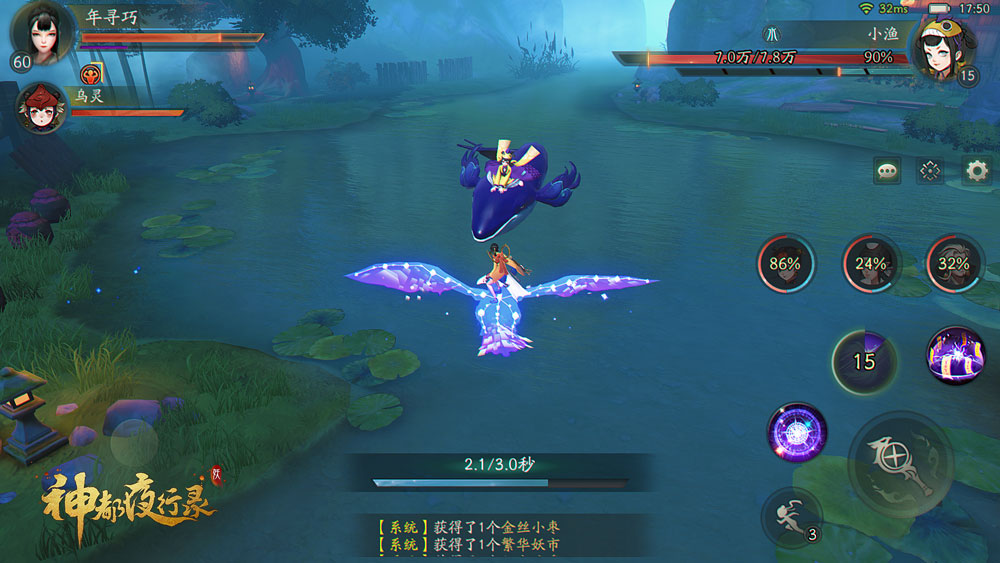Tap the main staff attack button
Image resolution: width=1000 pixels, height=563 pixels.
pyautogui.click(x=897, y=462)
